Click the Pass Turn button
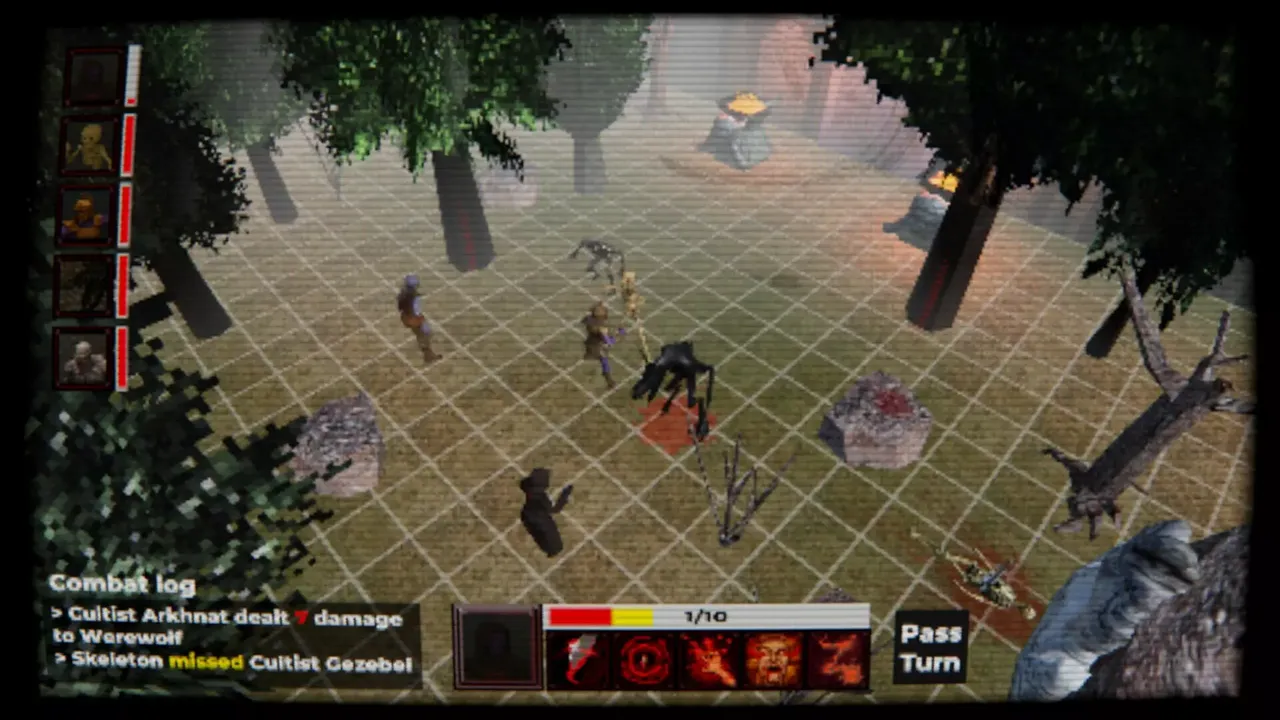 pyautogui.click(x=928, y=645)
